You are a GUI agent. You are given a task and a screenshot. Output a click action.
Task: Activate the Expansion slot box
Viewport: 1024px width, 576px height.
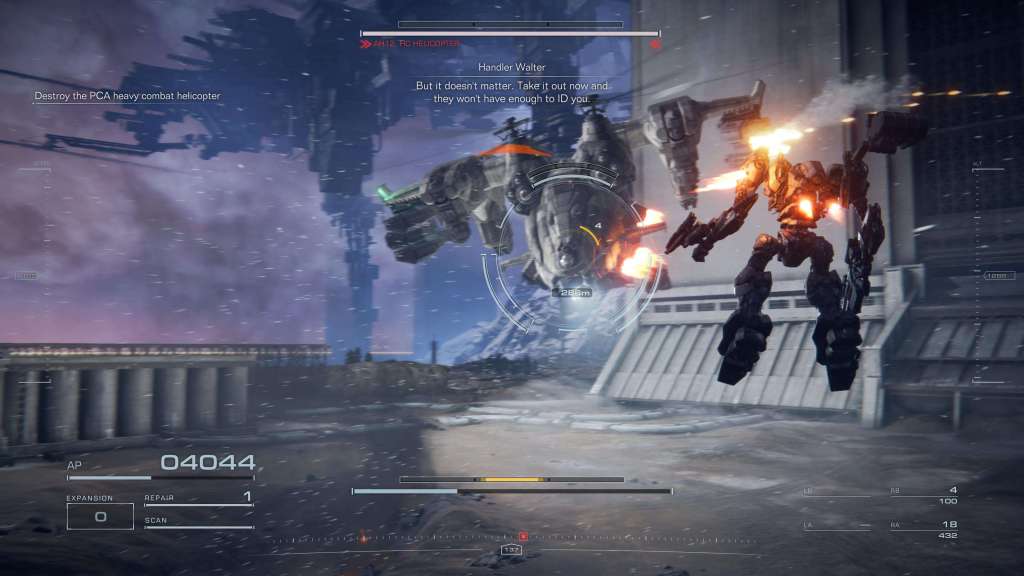pos(100,516)
